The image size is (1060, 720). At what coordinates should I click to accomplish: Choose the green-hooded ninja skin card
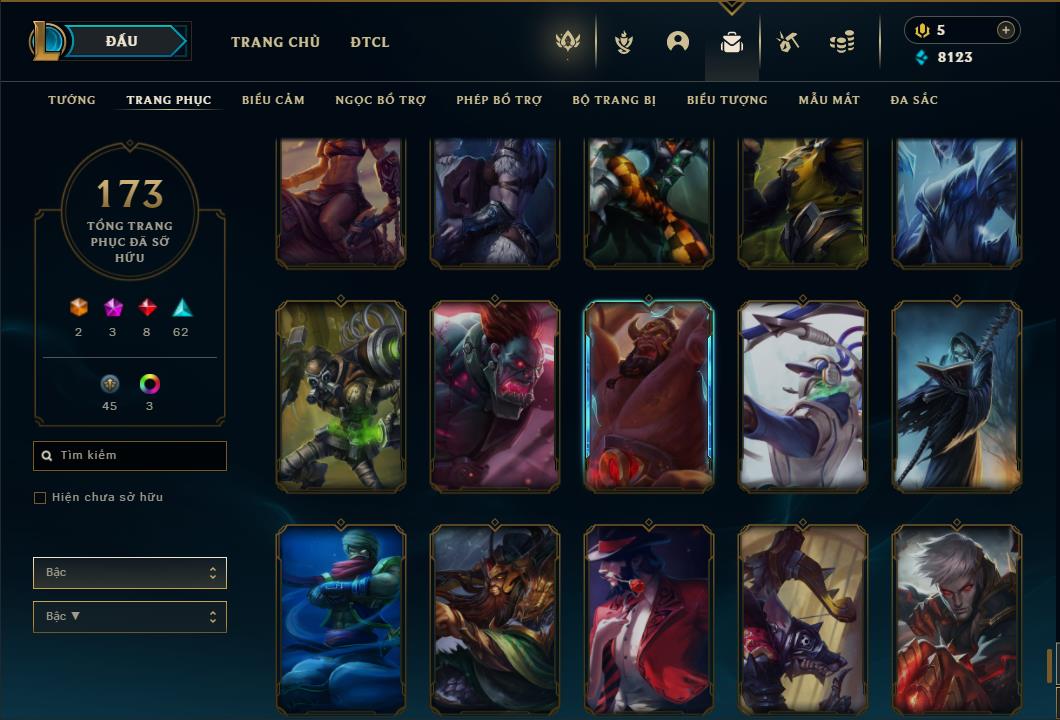[341, 618]
